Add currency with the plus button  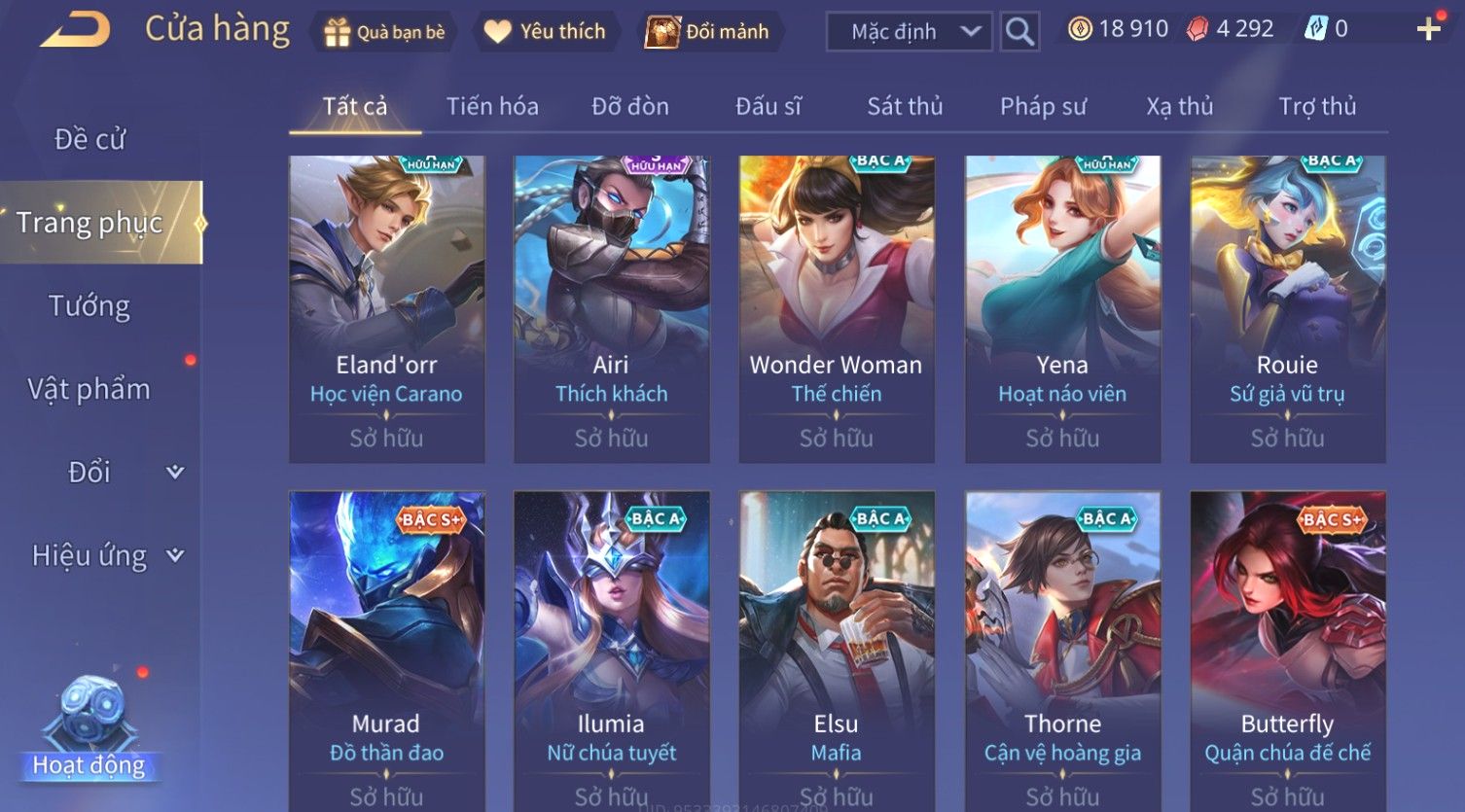tap(1428, 30)
